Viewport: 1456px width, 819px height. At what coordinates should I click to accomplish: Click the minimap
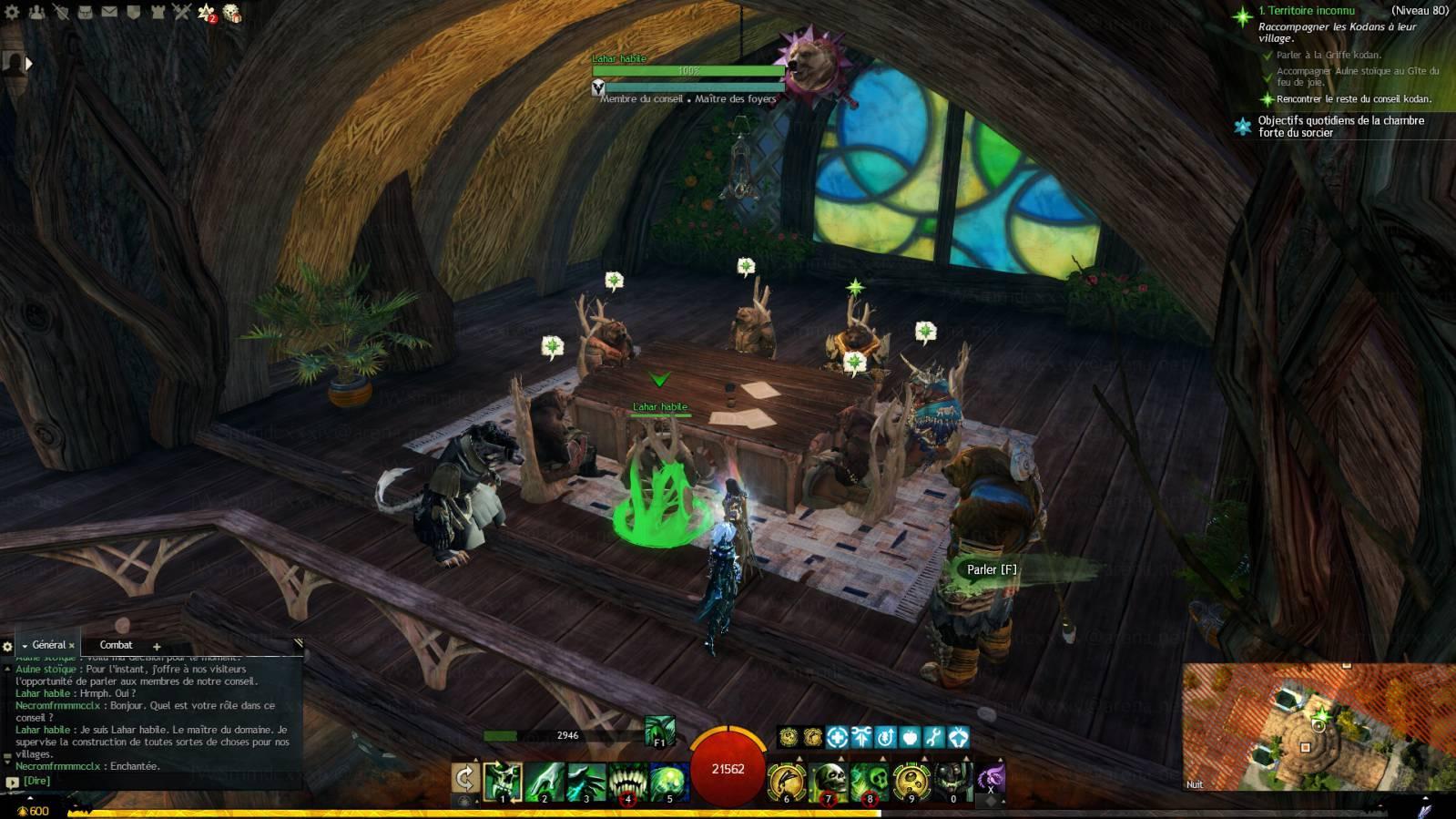1319,725
